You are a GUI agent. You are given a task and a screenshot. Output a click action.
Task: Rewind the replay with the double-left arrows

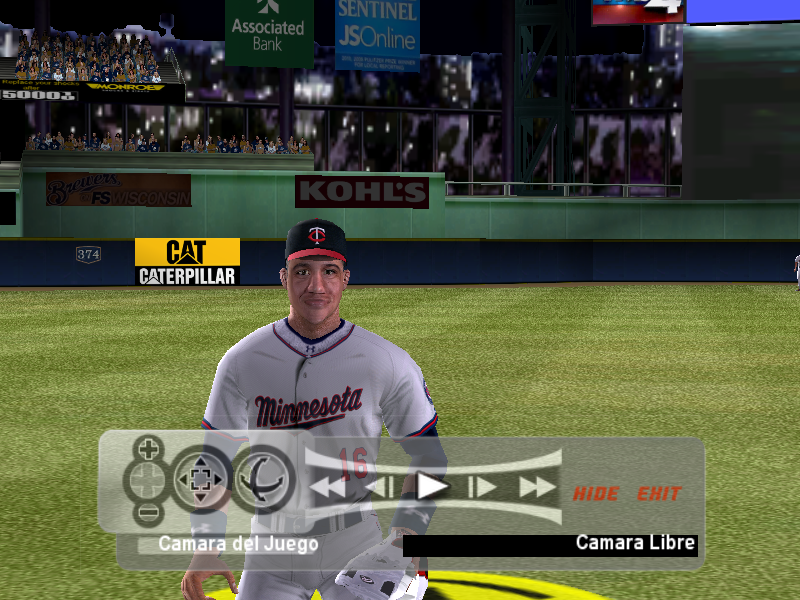click(x=327, y=487)
